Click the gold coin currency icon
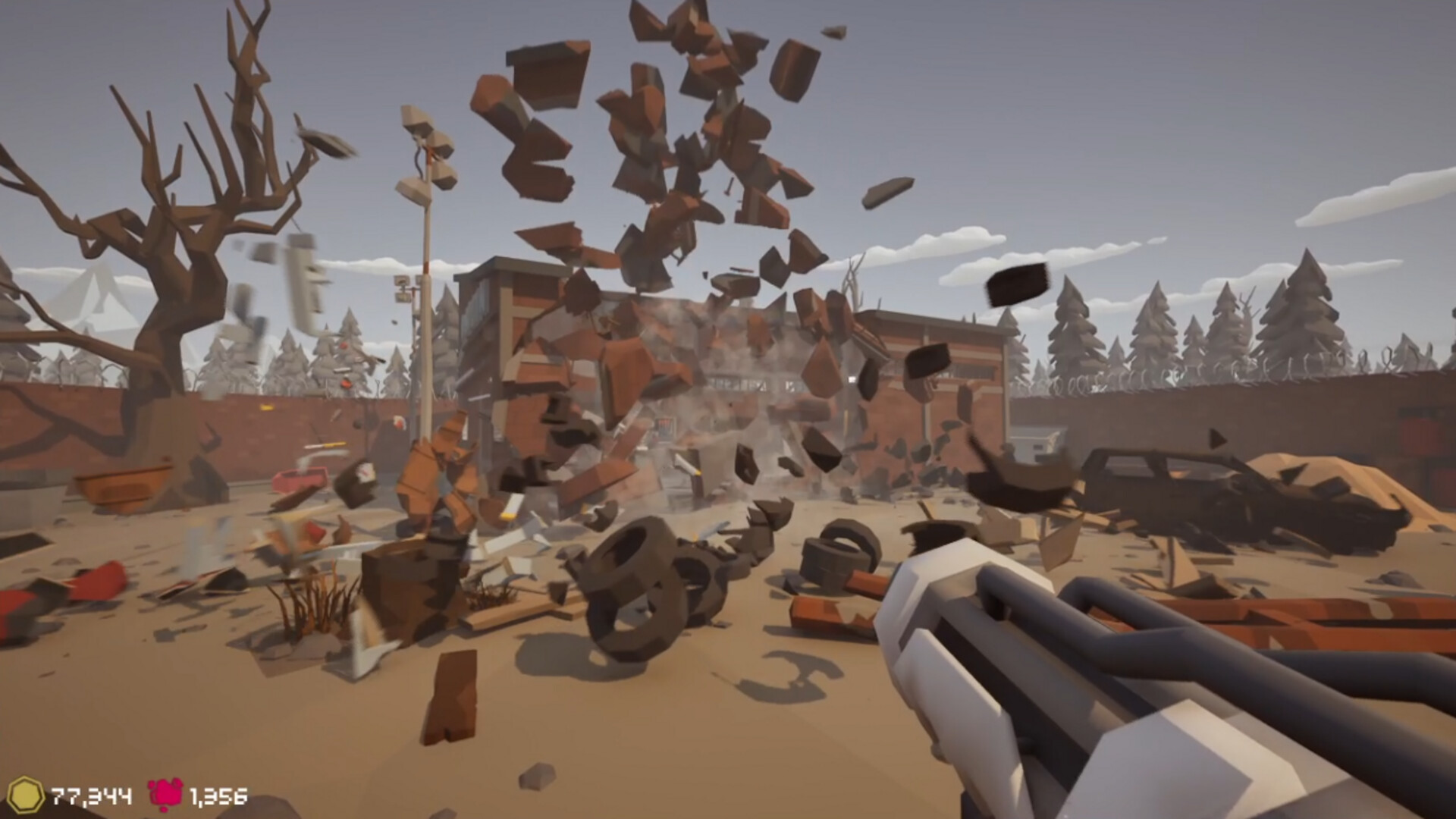The height and width of the screenshot is (819, 1456). click(30, 795)
